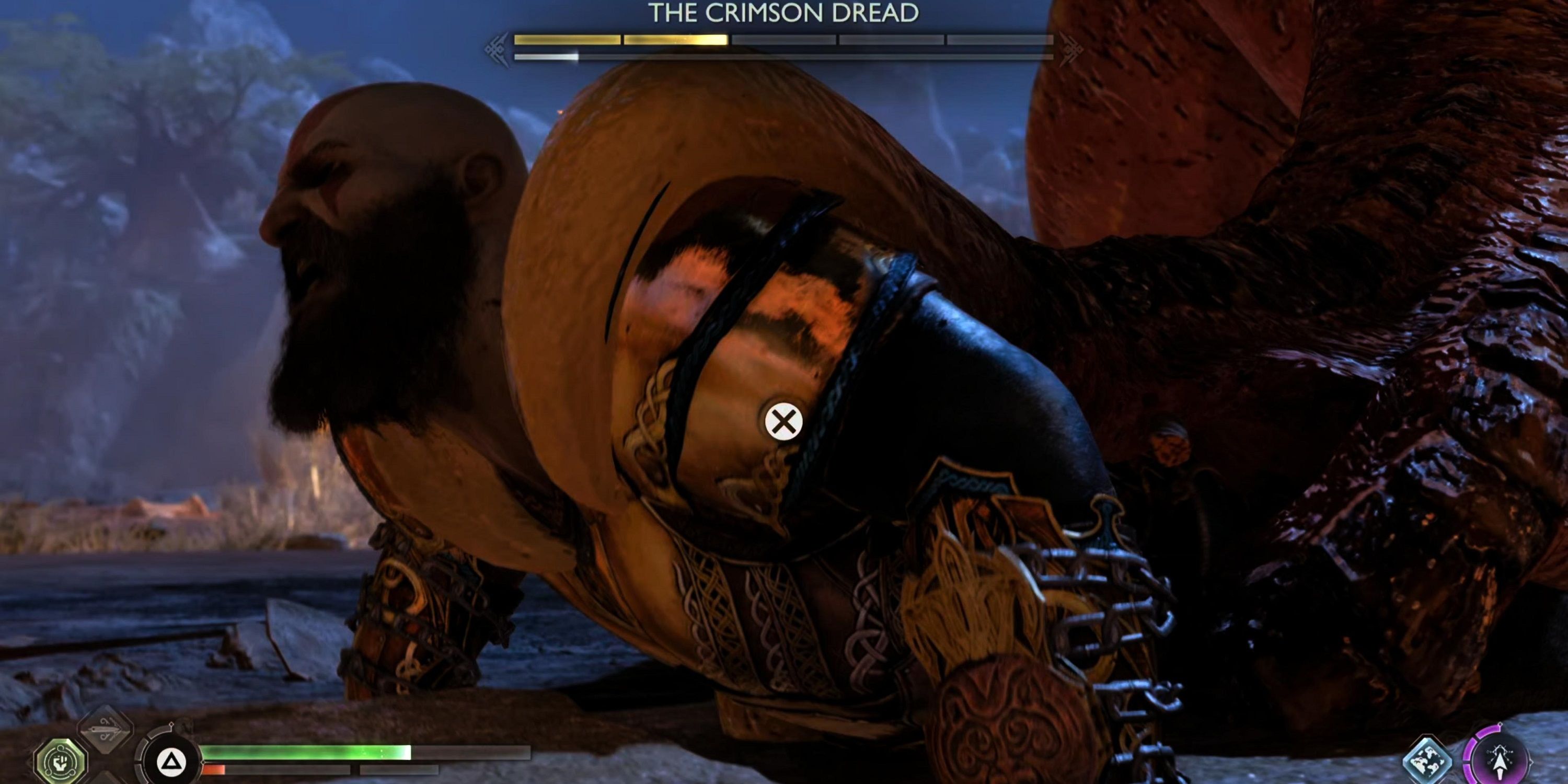Click the Triangle button prompt circle
The width and height of the screenshot is (1568, 784).
[171, 762]
